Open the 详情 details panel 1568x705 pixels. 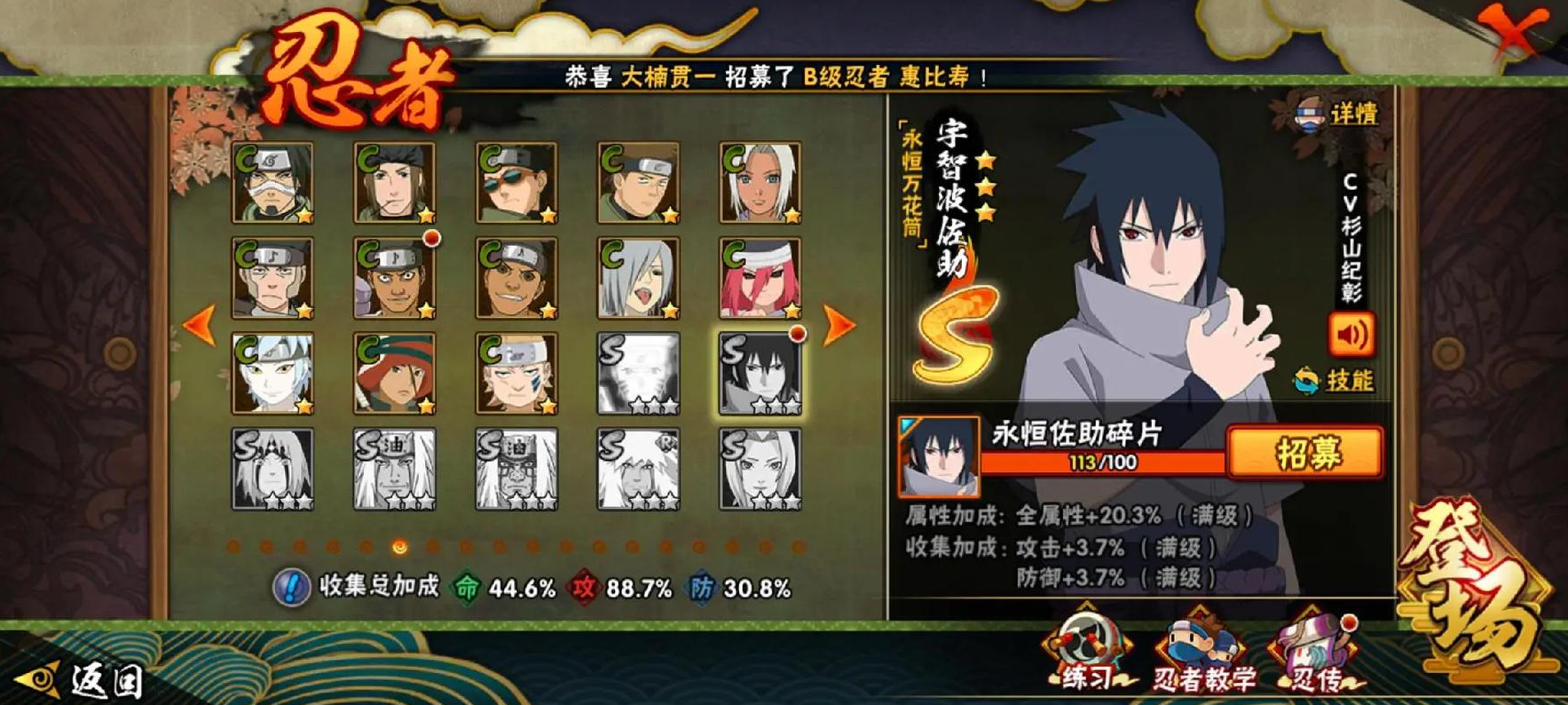click(x=1338, y=115)
